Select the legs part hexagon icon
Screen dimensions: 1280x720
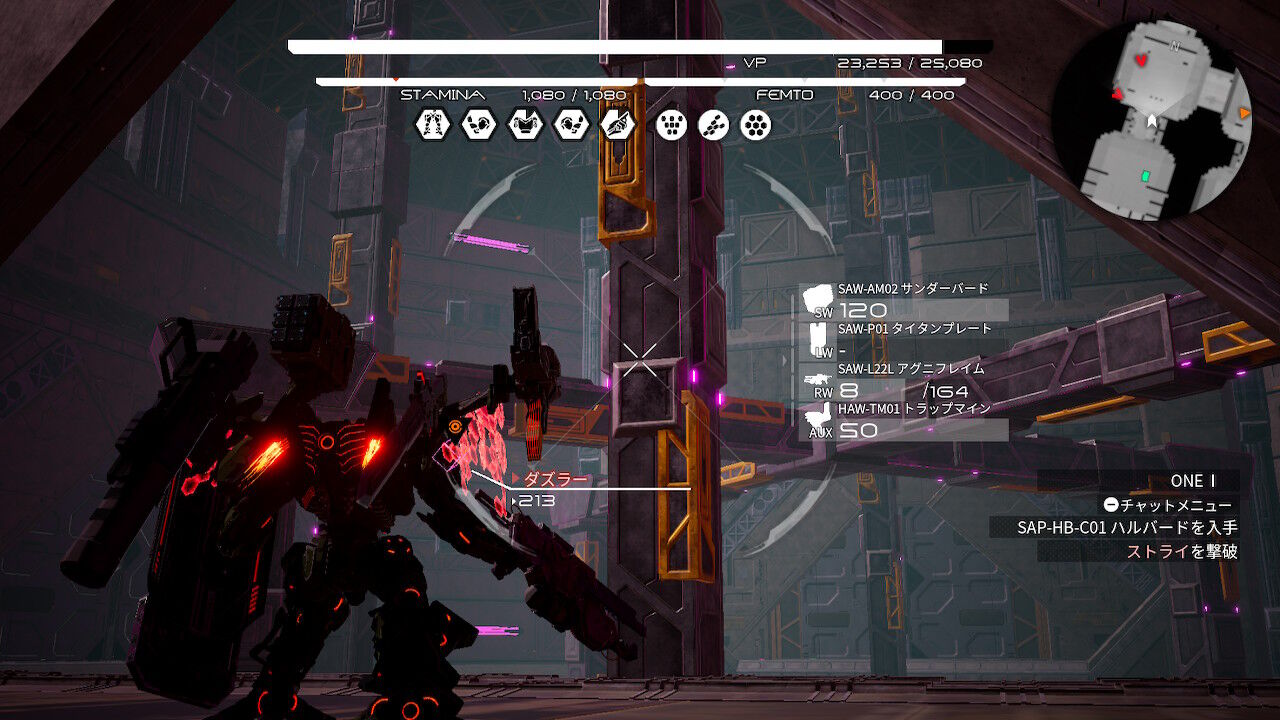tap(432, 125)
